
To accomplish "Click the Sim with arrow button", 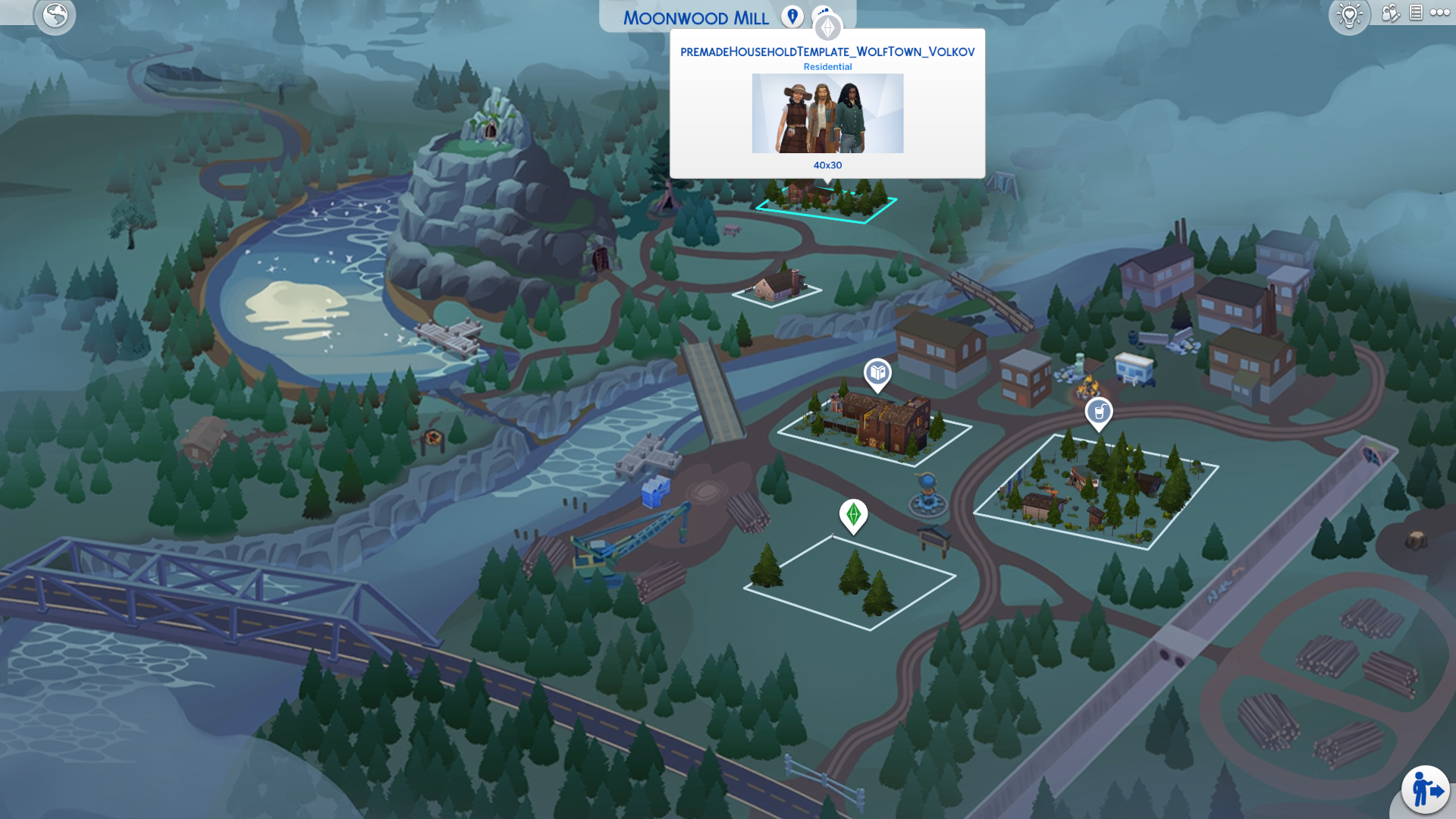I will point(1426,790).
